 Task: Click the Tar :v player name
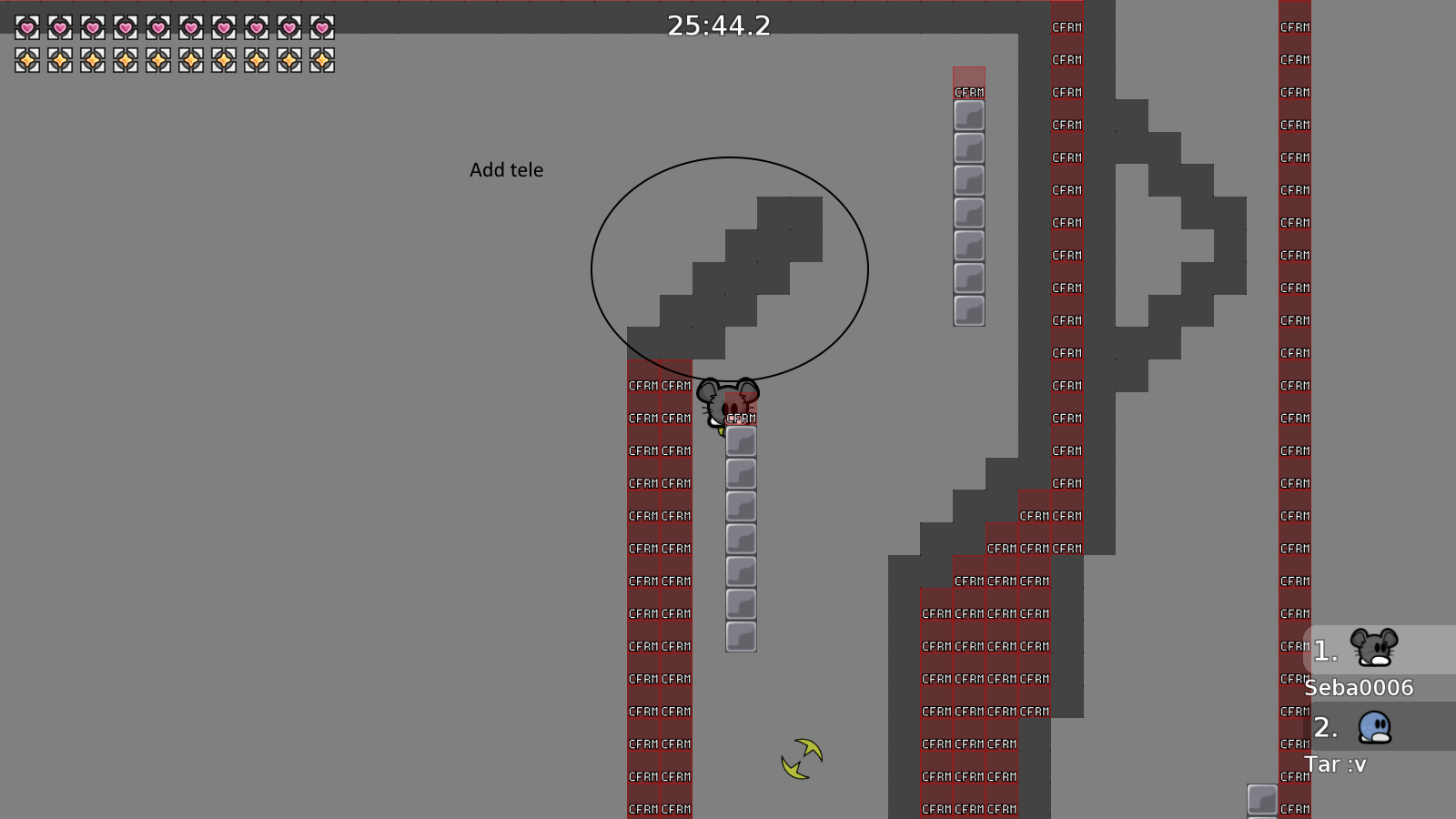click(x=1335, y=764)
